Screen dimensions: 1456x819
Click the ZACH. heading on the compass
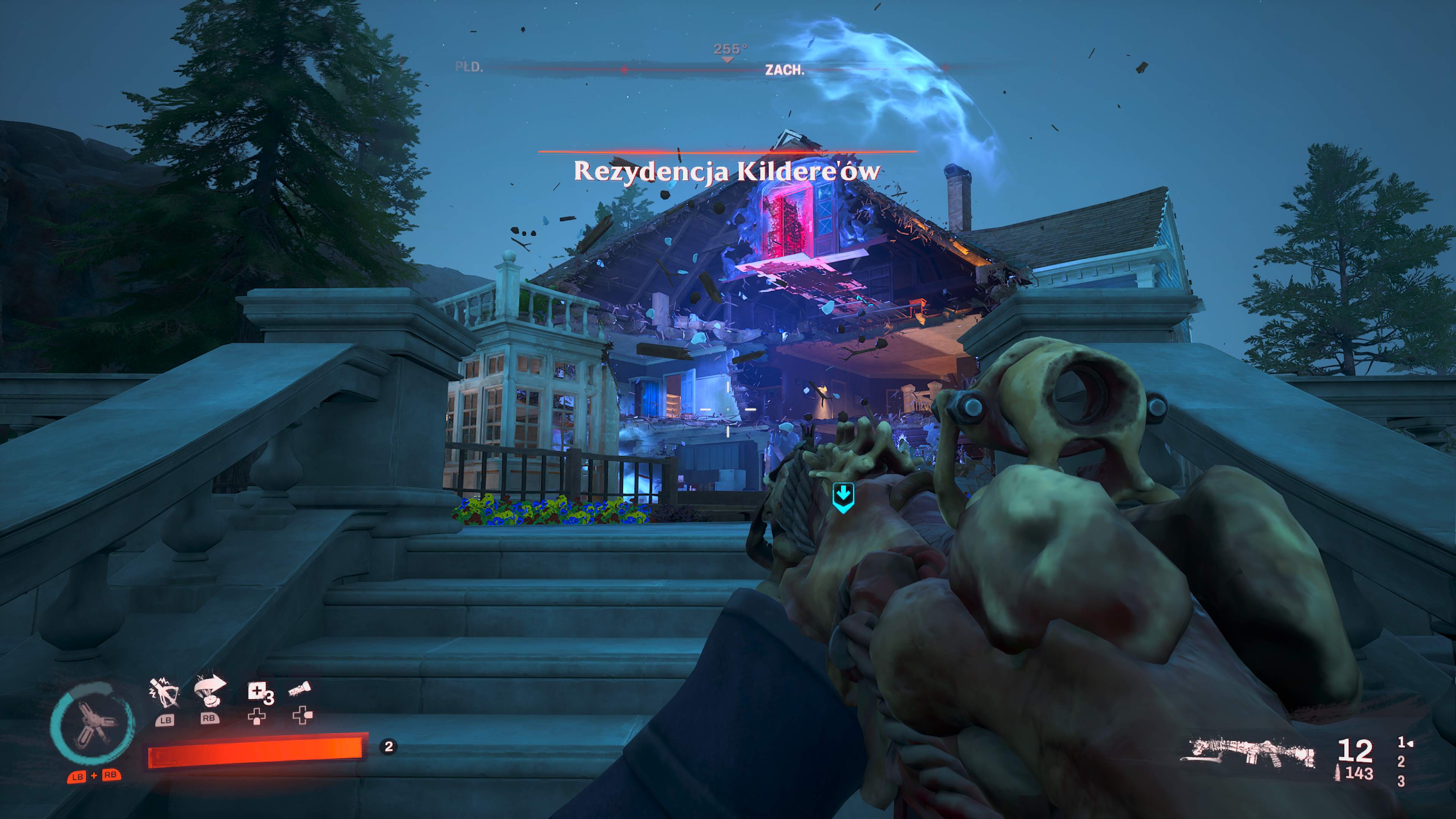(784, 70)
